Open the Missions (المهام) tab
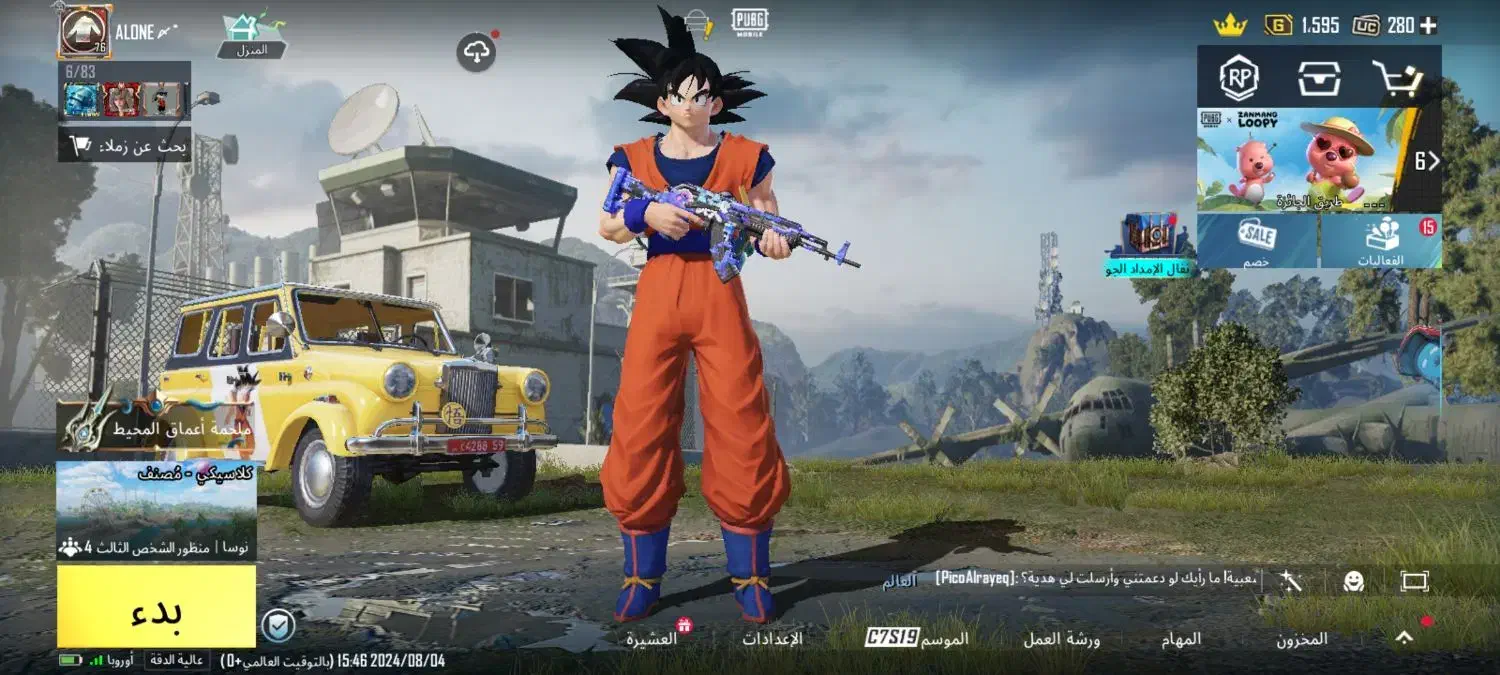Image resolution: width=1500 pixels, height=675 pixels. 1181,639
